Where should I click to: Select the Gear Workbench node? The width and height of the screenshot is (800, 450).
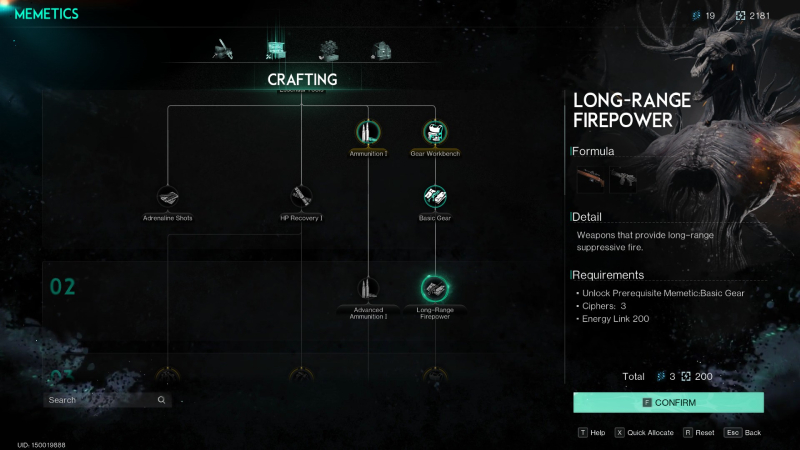[434, 132]
